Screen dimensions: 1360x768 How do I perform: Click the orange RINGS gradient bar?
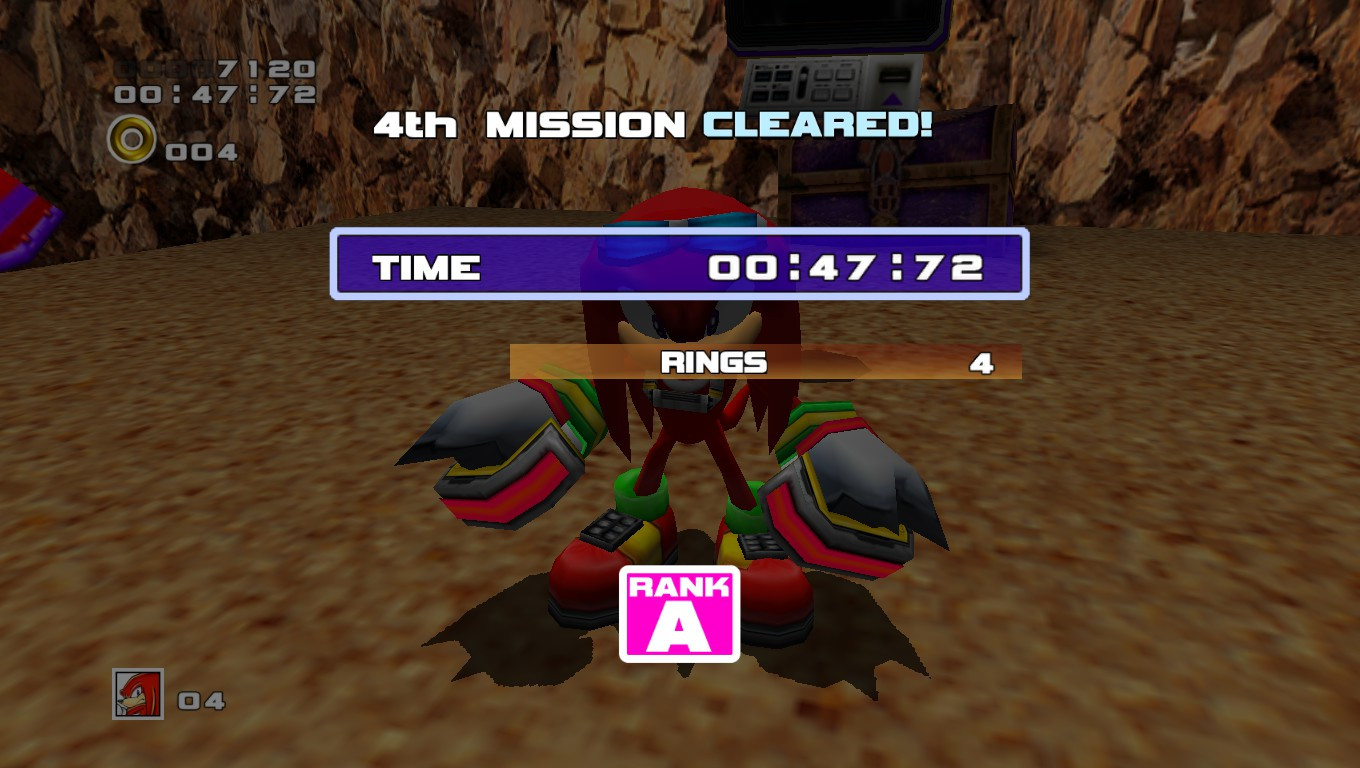pos(765,364)
